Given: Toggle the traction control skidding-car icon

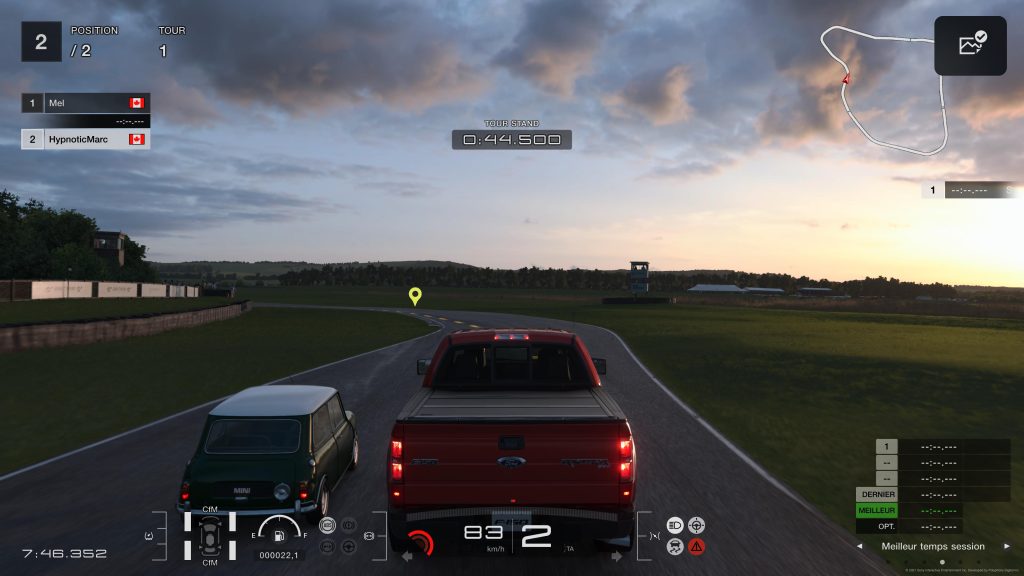Looking at the screenshot, I should coord(674,546).
